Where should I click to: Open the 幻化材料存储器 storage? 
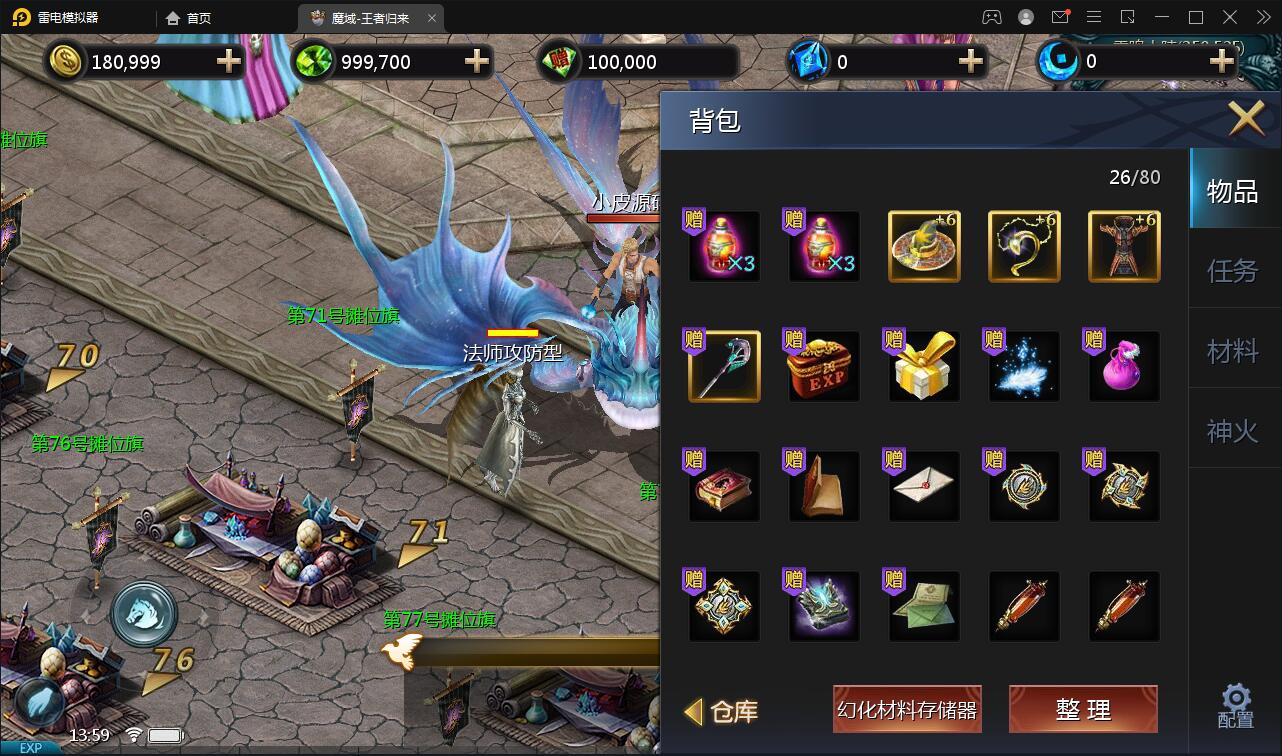(907, 710)
